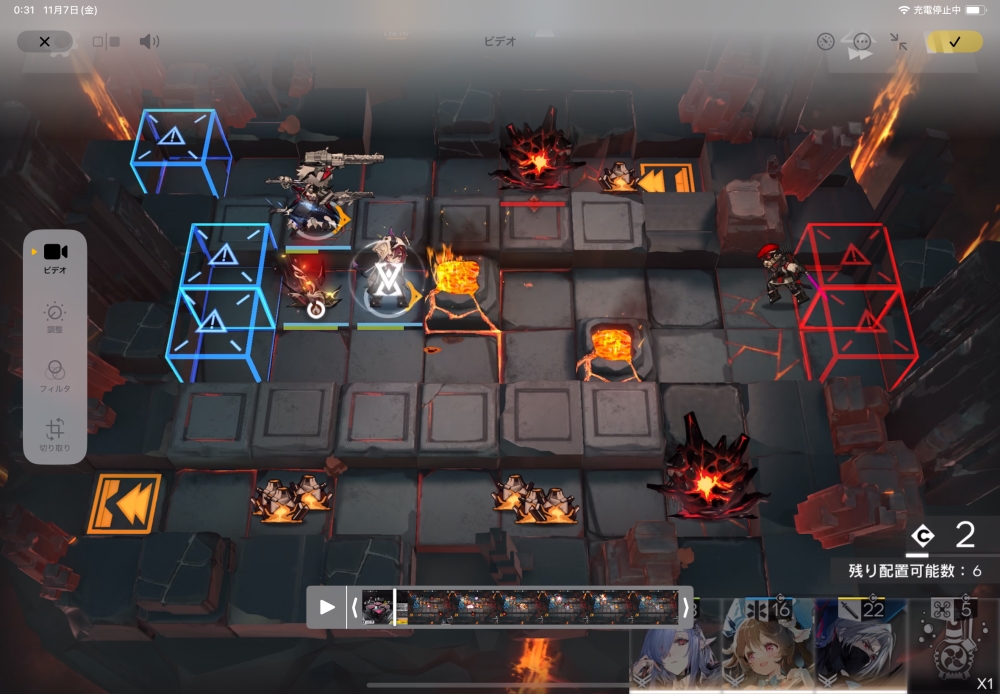Click the inward-arrows shrink icon
This screenshot has height=694, width=1000.
899,42
